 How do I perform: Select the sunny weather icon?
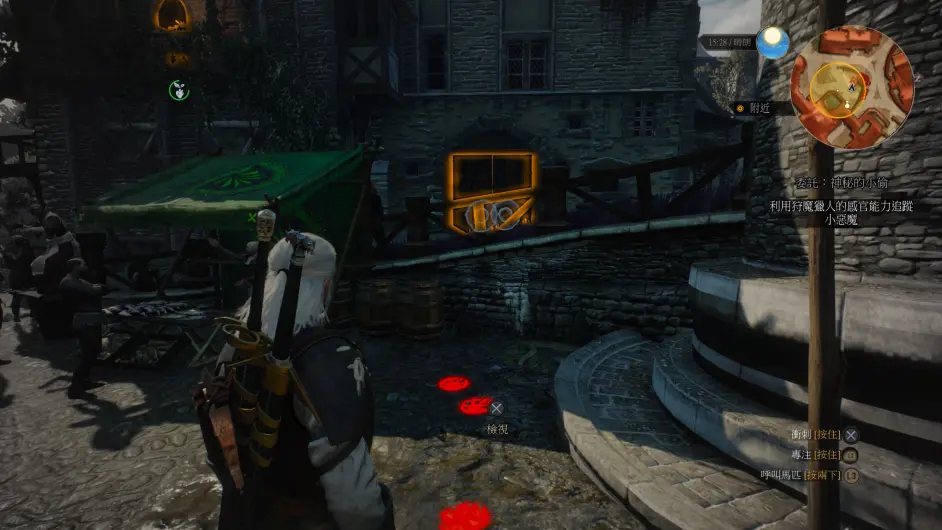pyautogui.click(x=772, y=42)
